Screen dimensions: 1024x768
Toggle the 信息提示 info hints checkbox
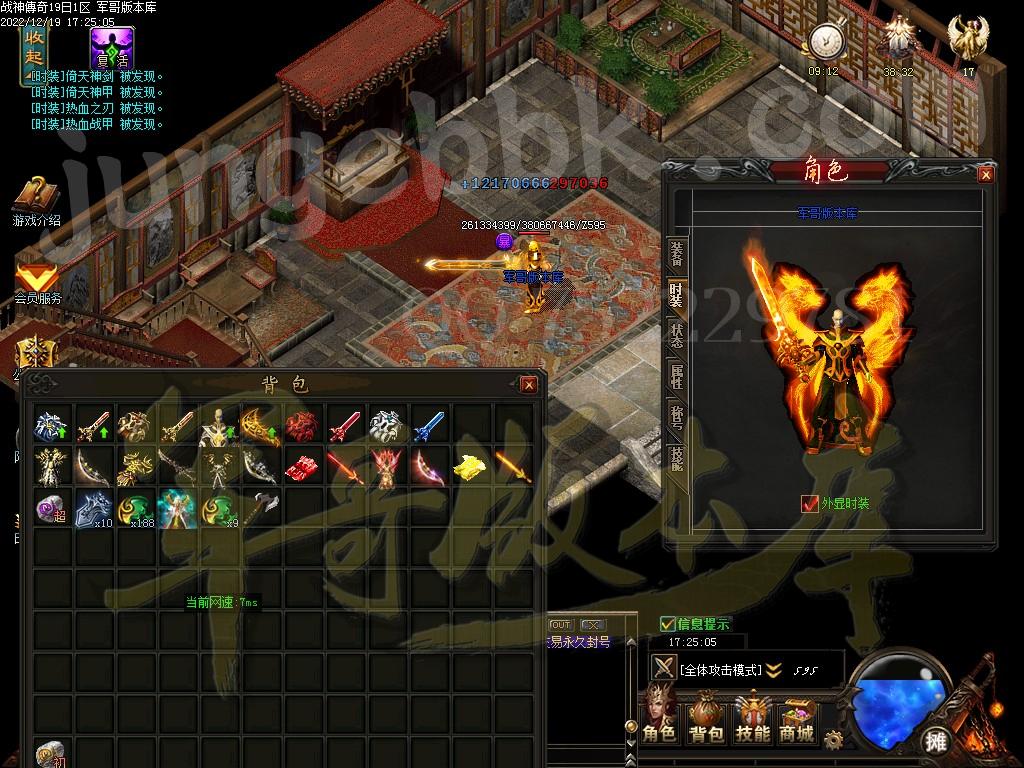[x=668, y=624]
